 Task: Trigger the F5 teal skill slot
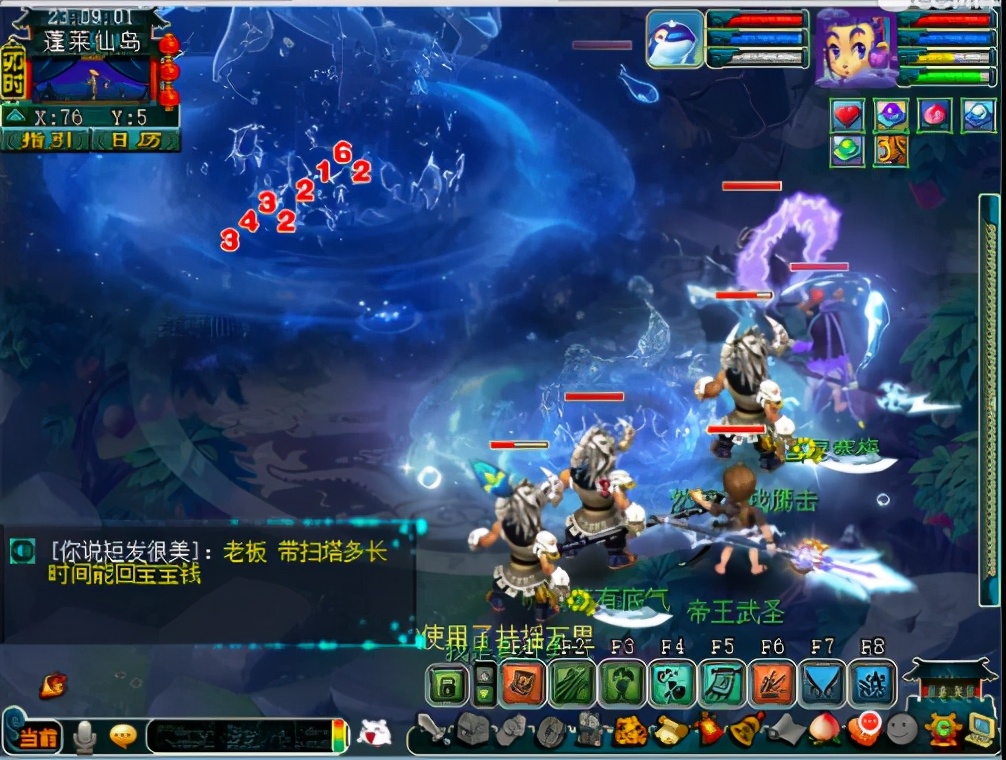(722, 684)
